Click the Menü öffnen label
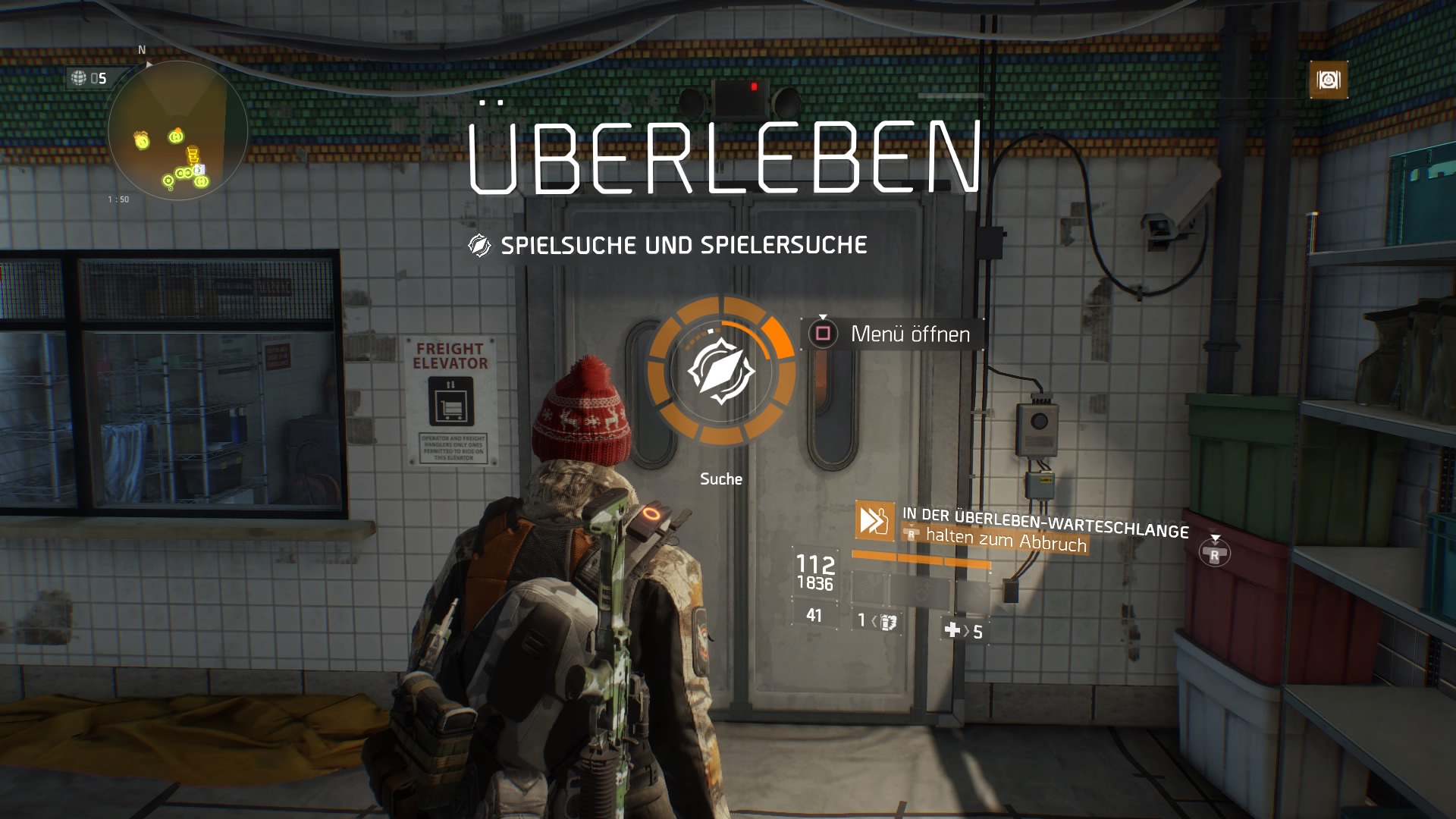Image resolution: width=1456 pixels, height=819 pixels. (x=910, y=334)
